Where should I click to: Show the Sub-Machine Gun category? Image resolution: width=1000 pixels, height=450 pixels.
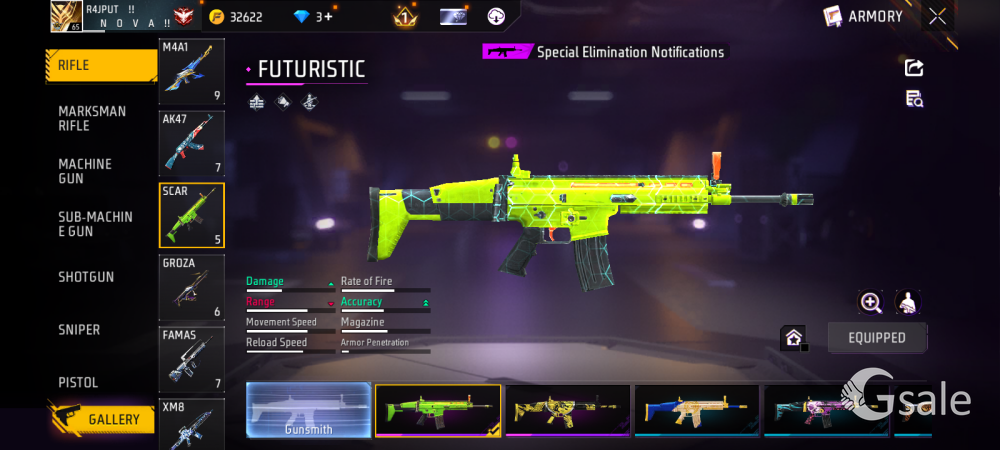95,224
